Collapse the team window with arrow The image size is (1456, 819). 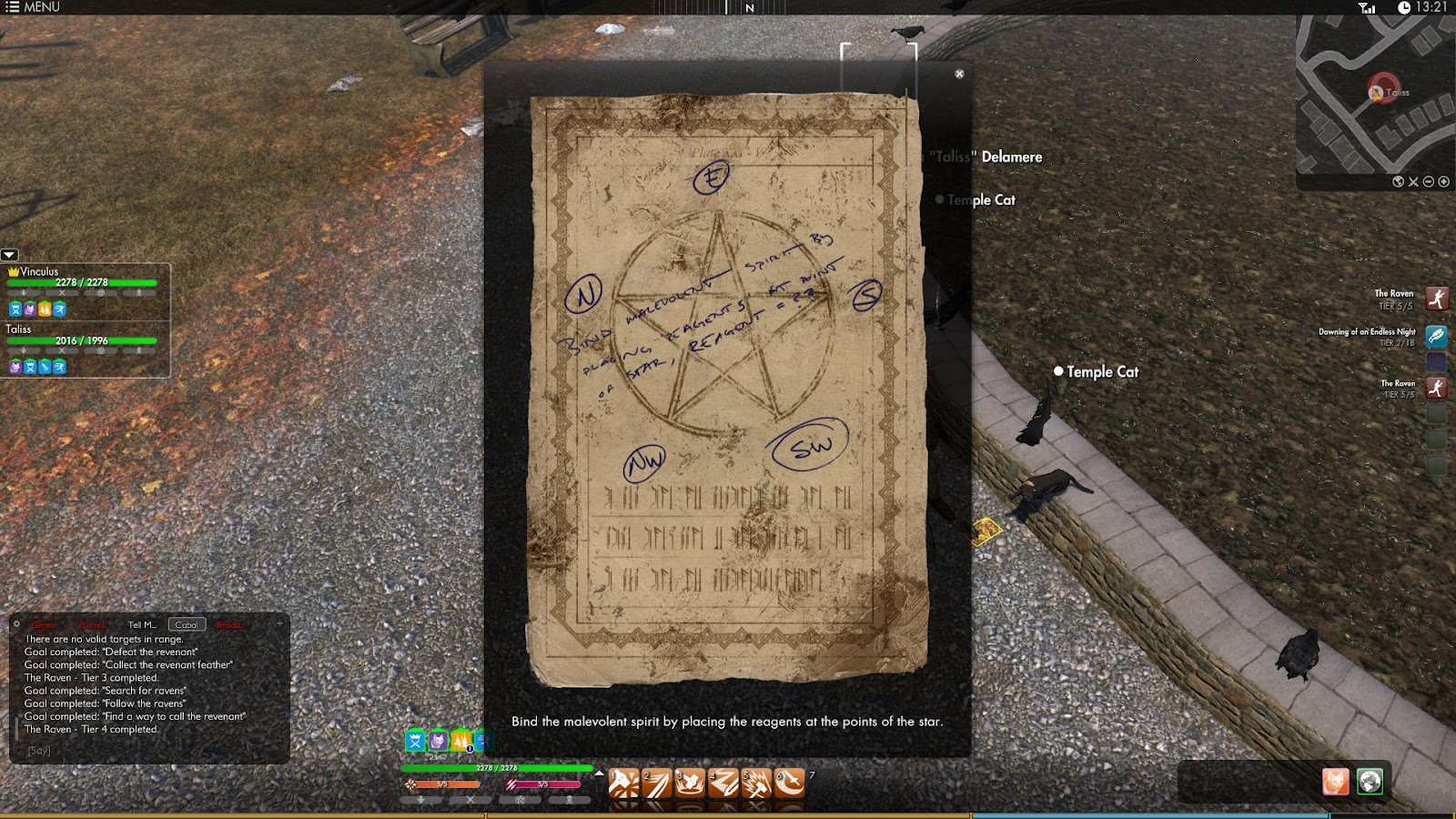click(9, 256)
